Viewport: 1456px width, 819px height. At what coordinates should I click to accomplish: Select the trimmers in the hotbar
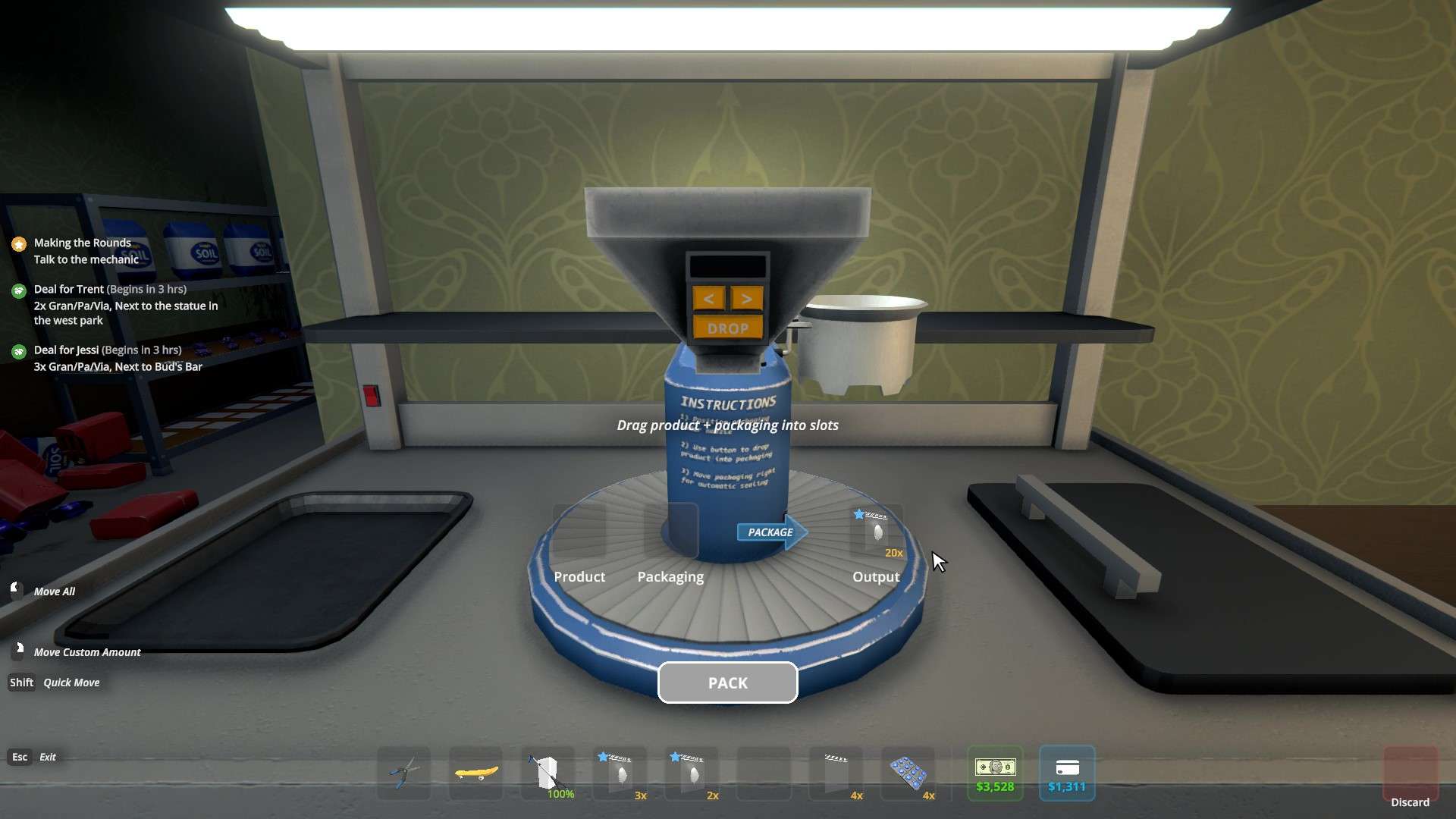pyautogui.click(x=404, y=773)
